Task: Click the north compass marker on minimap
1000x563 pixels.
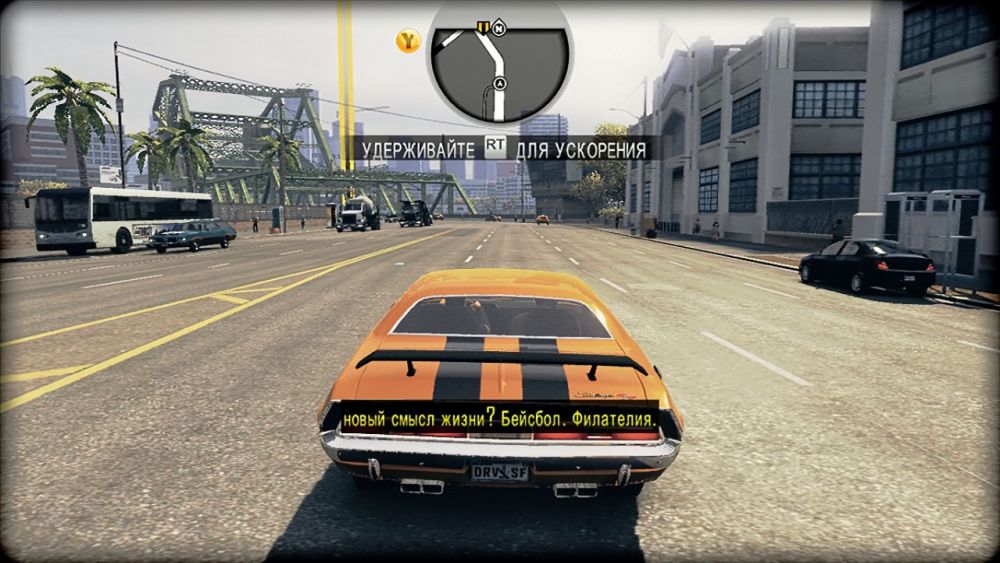Action: [499, 29]
